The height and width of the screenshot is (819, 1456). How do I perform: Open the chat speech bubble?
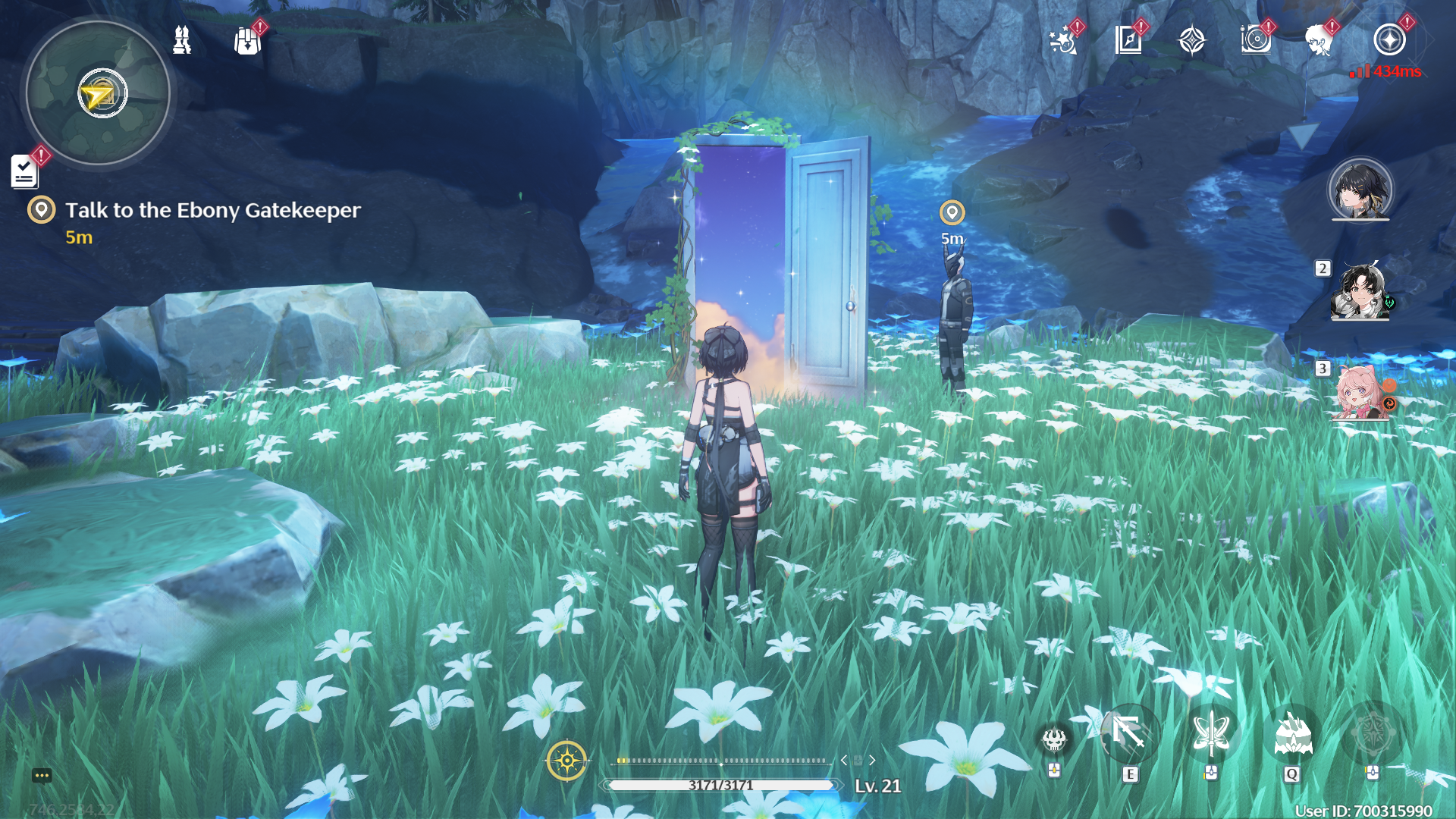click(x=42, y=775)
